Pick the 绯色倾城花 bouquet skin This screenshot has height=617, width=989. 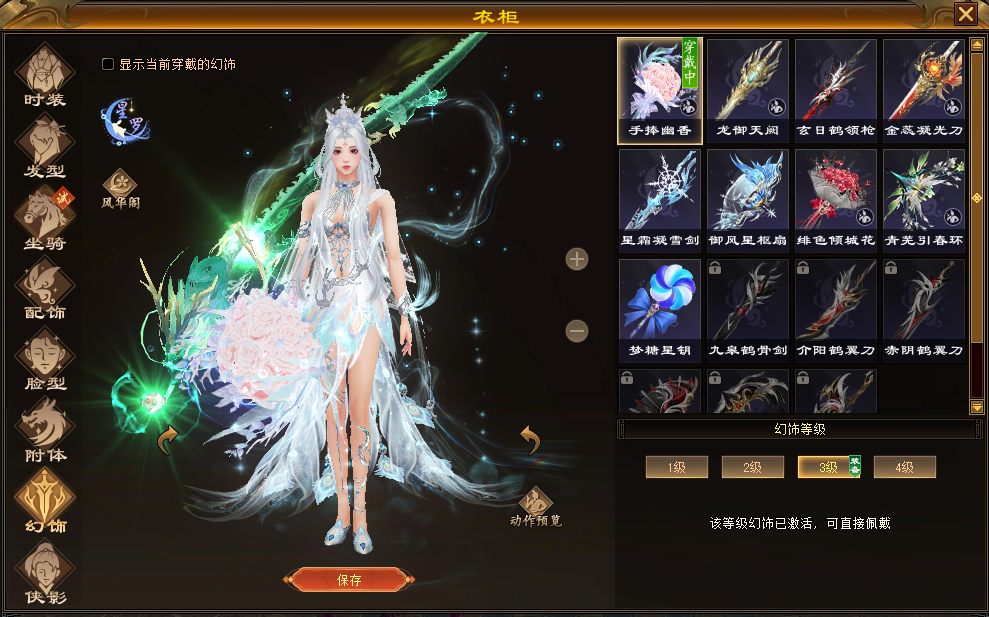pos(836,196)
